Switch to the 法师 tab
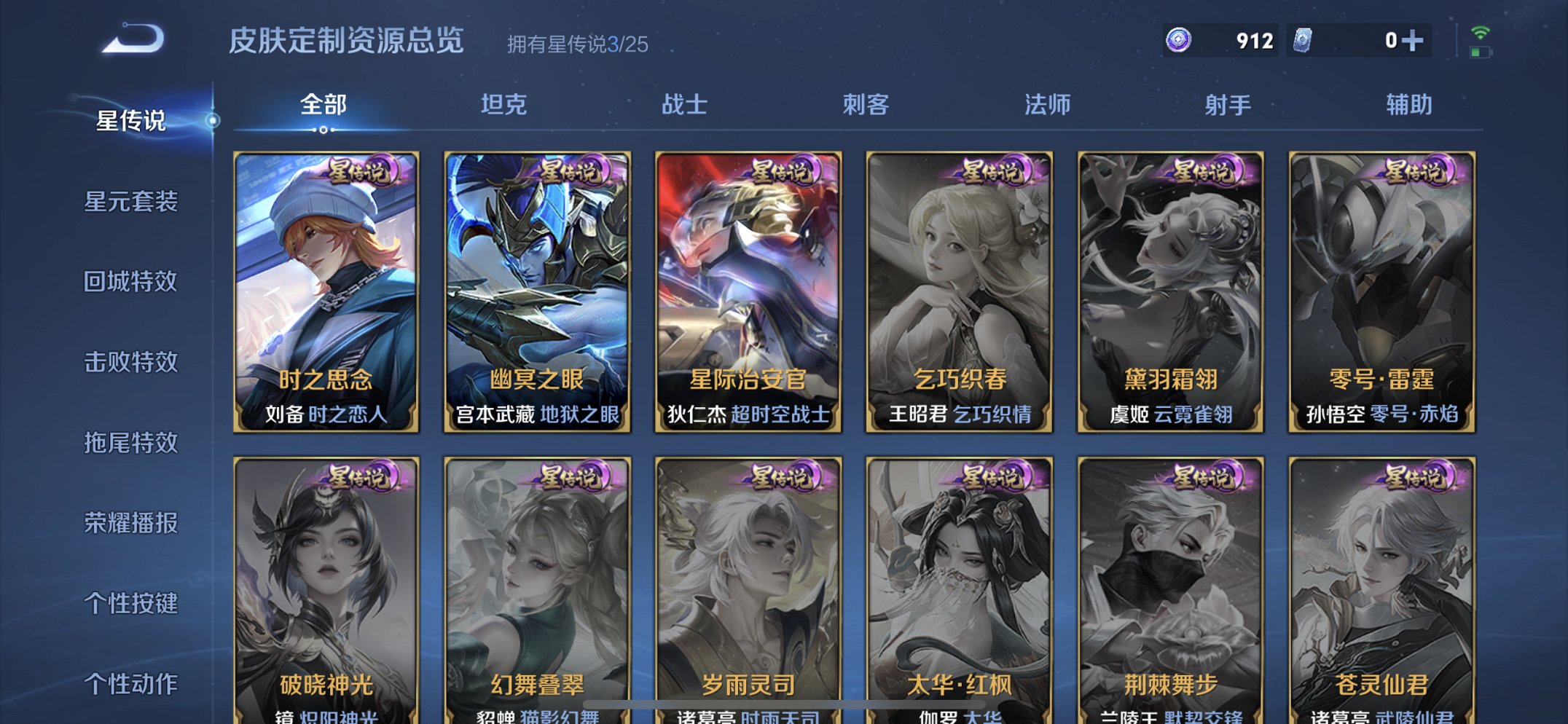Image resolution: width=1568 pixels, height=724 pixels. pyautogui.click(x=1047, y=106)
